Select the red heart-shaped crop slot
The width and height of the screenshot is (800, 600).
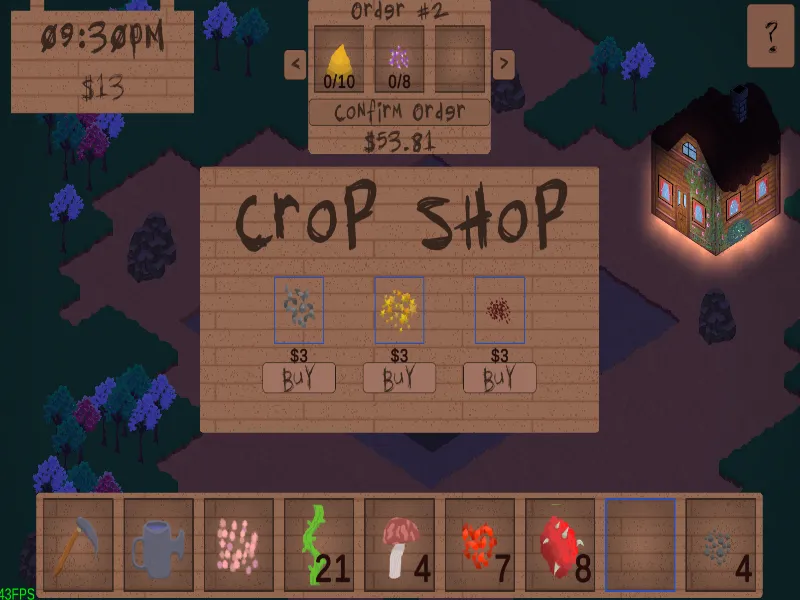point(479,545)
